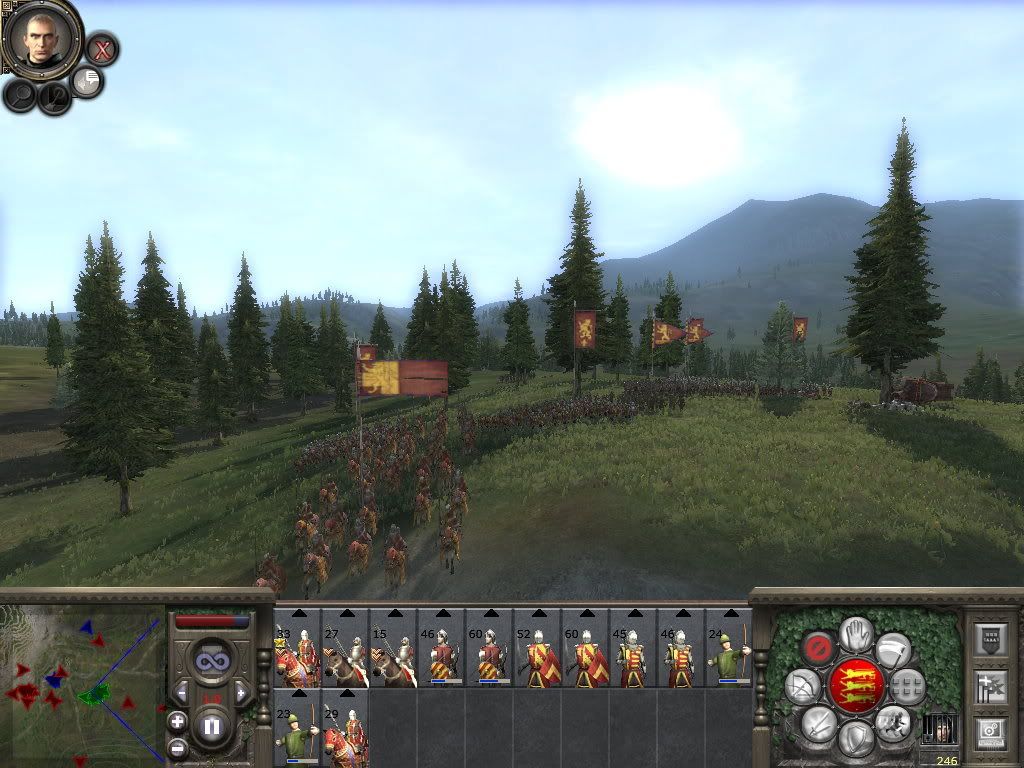Dismiss the advisor with the red X button
Screen dimensions: 1024x768
[x=102, y=48]
